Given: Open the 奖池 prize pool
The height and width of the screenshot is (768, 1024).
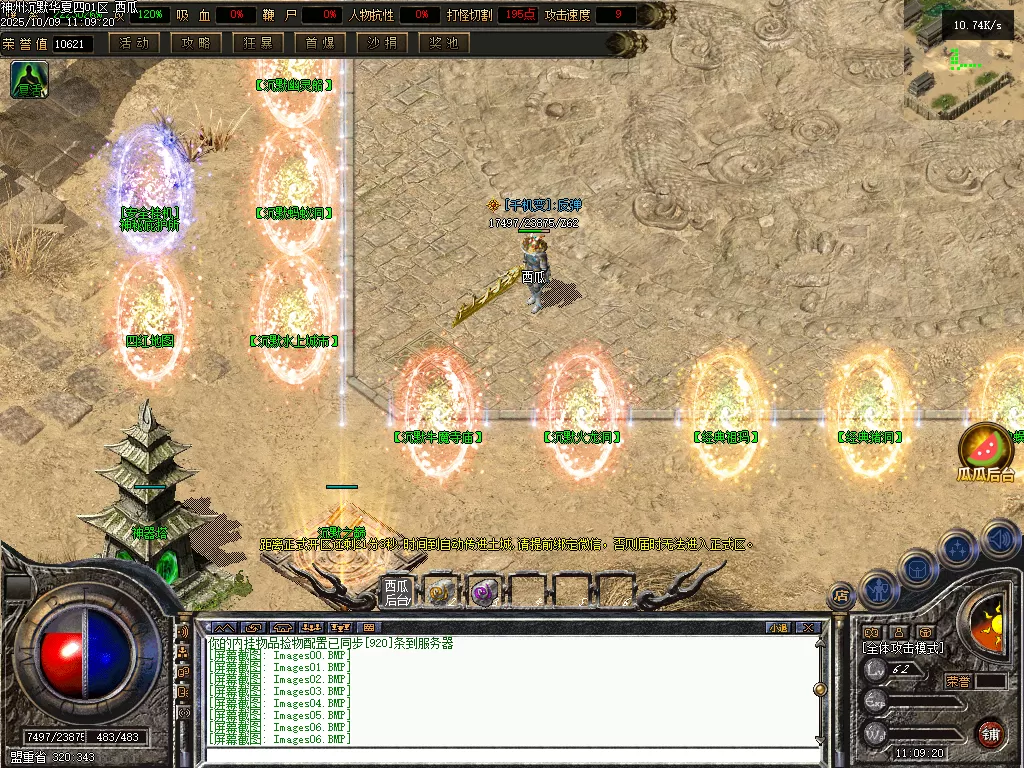Looking at the screenshot, I should (444, 43).
